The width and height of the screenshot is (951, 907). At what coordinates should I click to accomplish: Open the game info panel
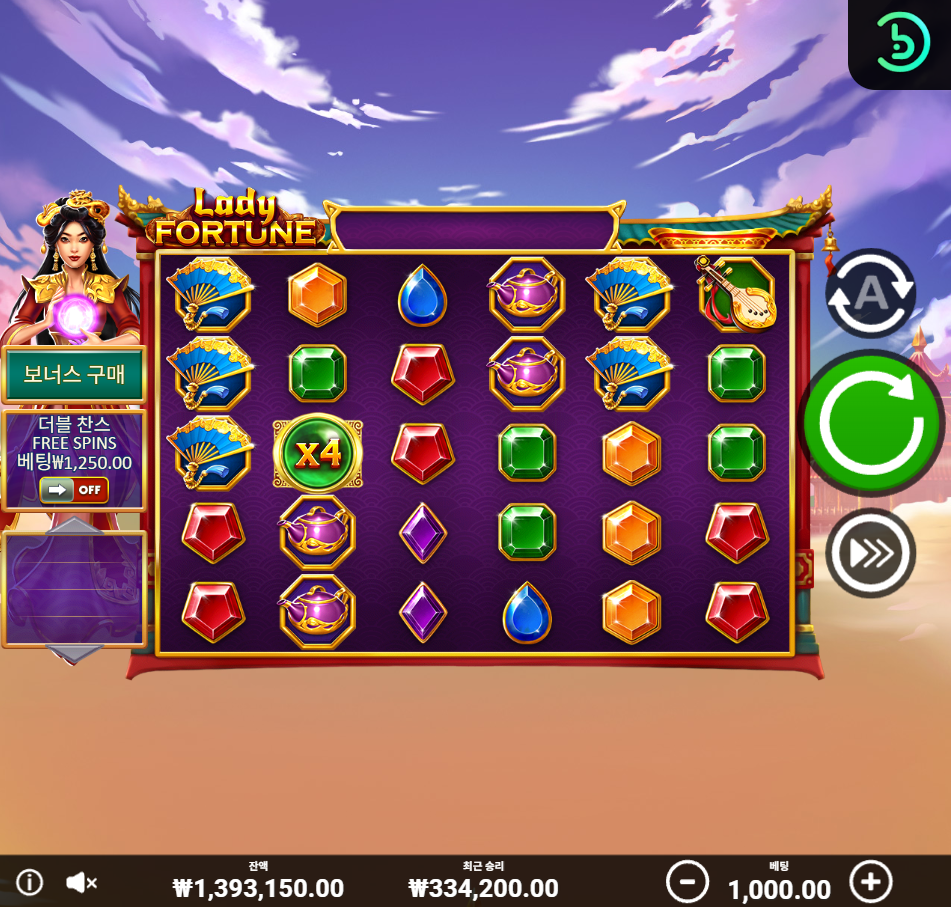point(30,882)
